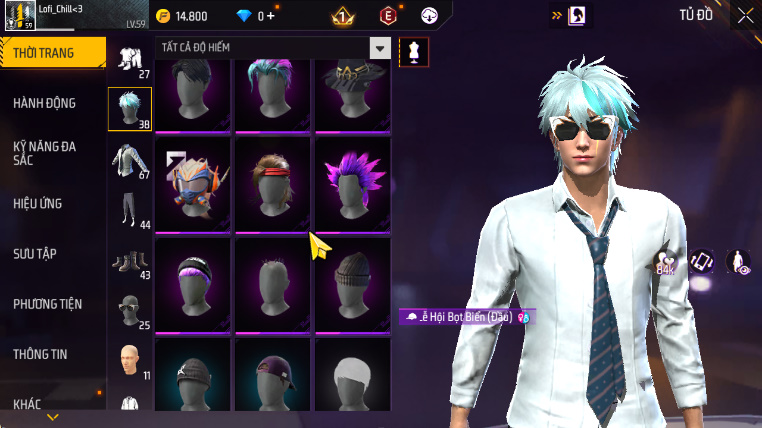Viewport: 762px width, 428px height.
Task: Go to the Hiệu Ứng section
Action: click(38, 203)
